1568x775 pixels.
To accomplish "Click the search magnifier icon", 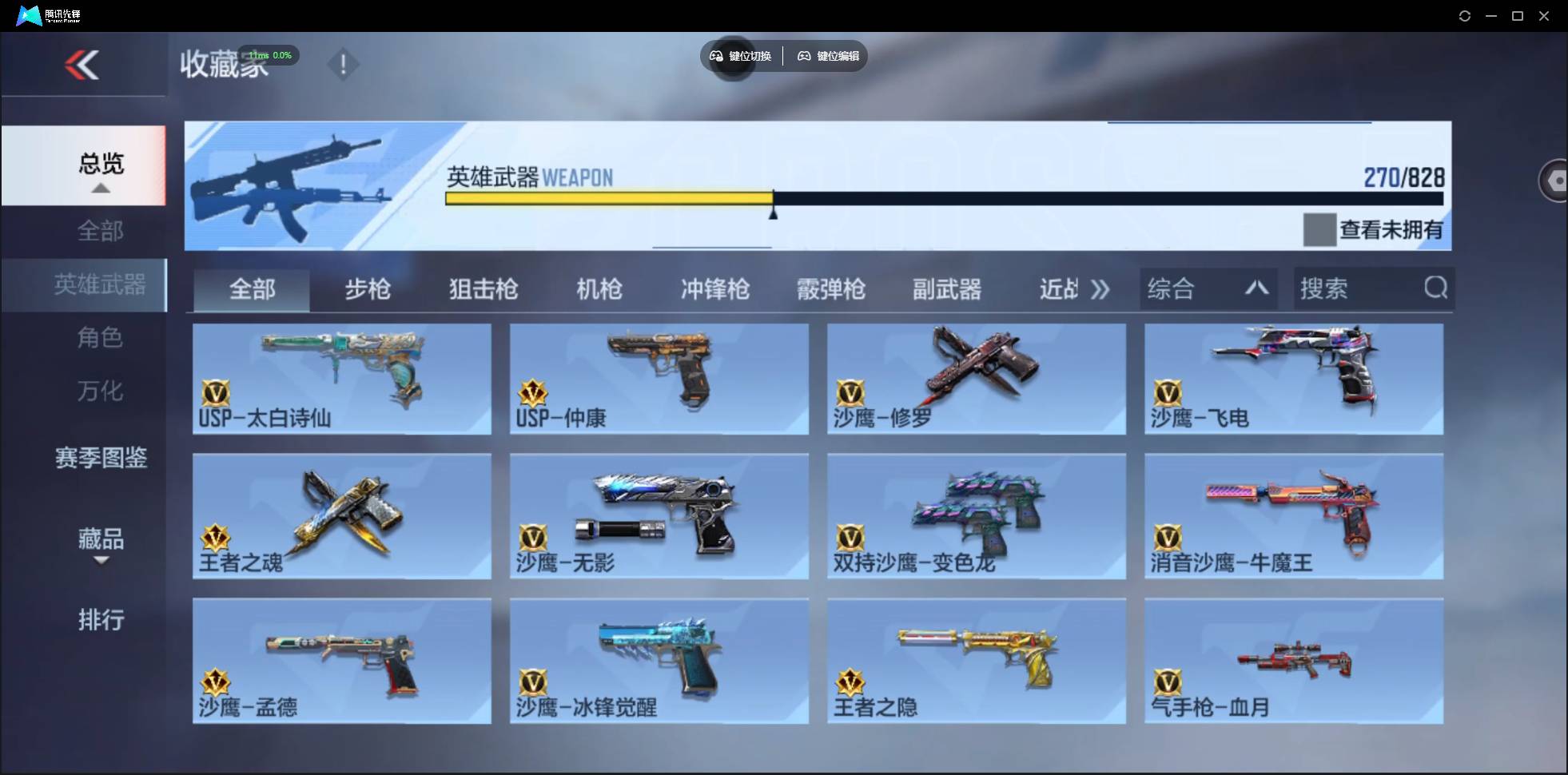I will point(1436,288).
